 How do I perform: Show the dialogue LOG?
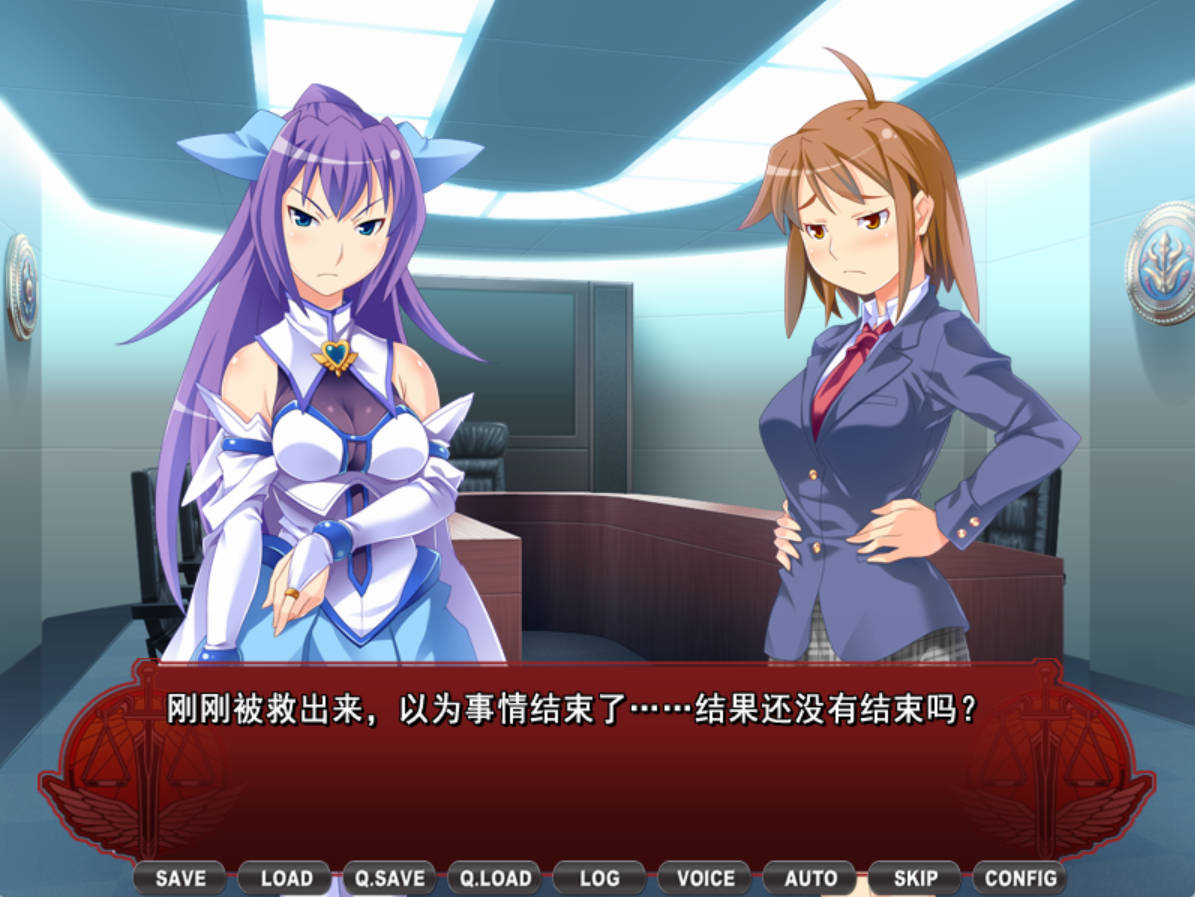tap(599, 878)
